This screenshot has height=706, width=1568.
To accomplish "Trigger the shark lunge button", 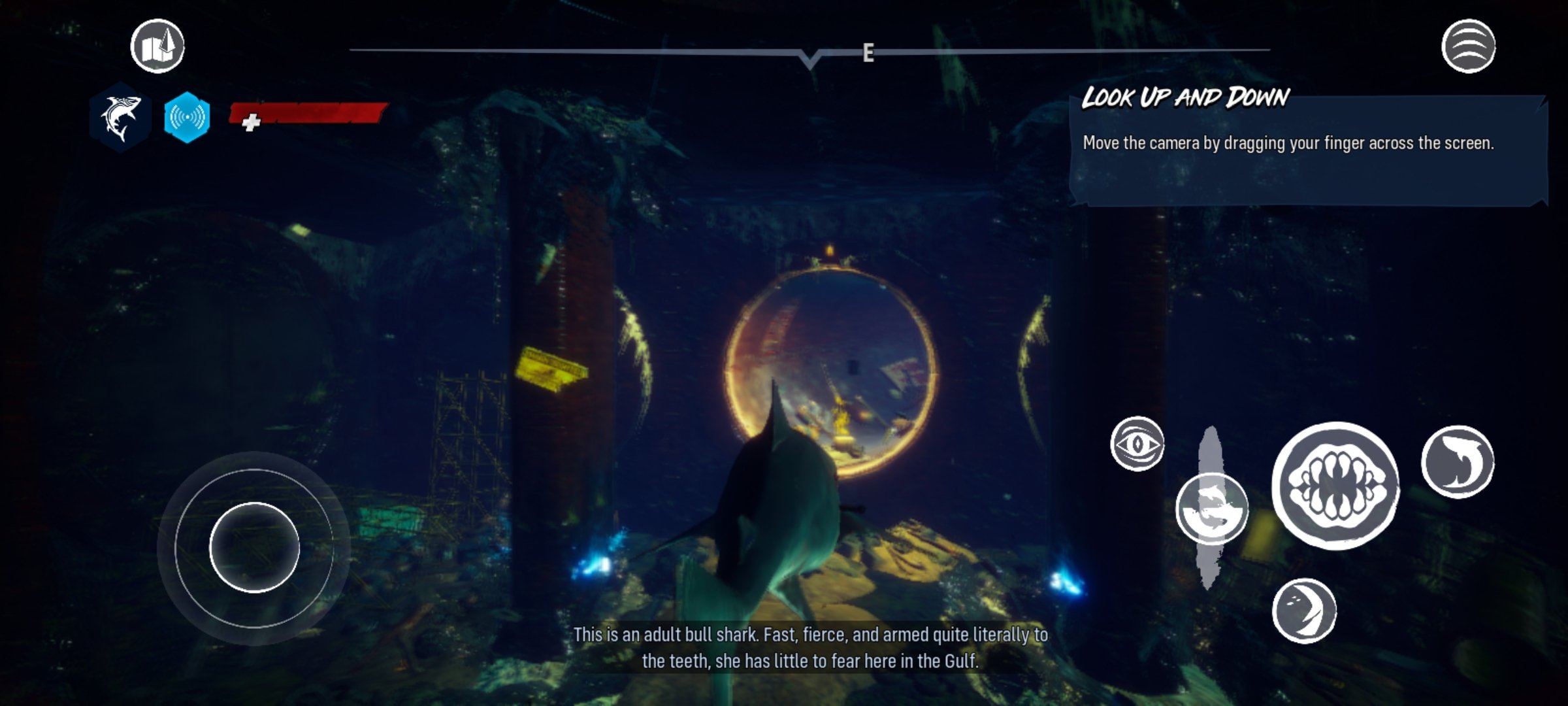I will 1458,462.
